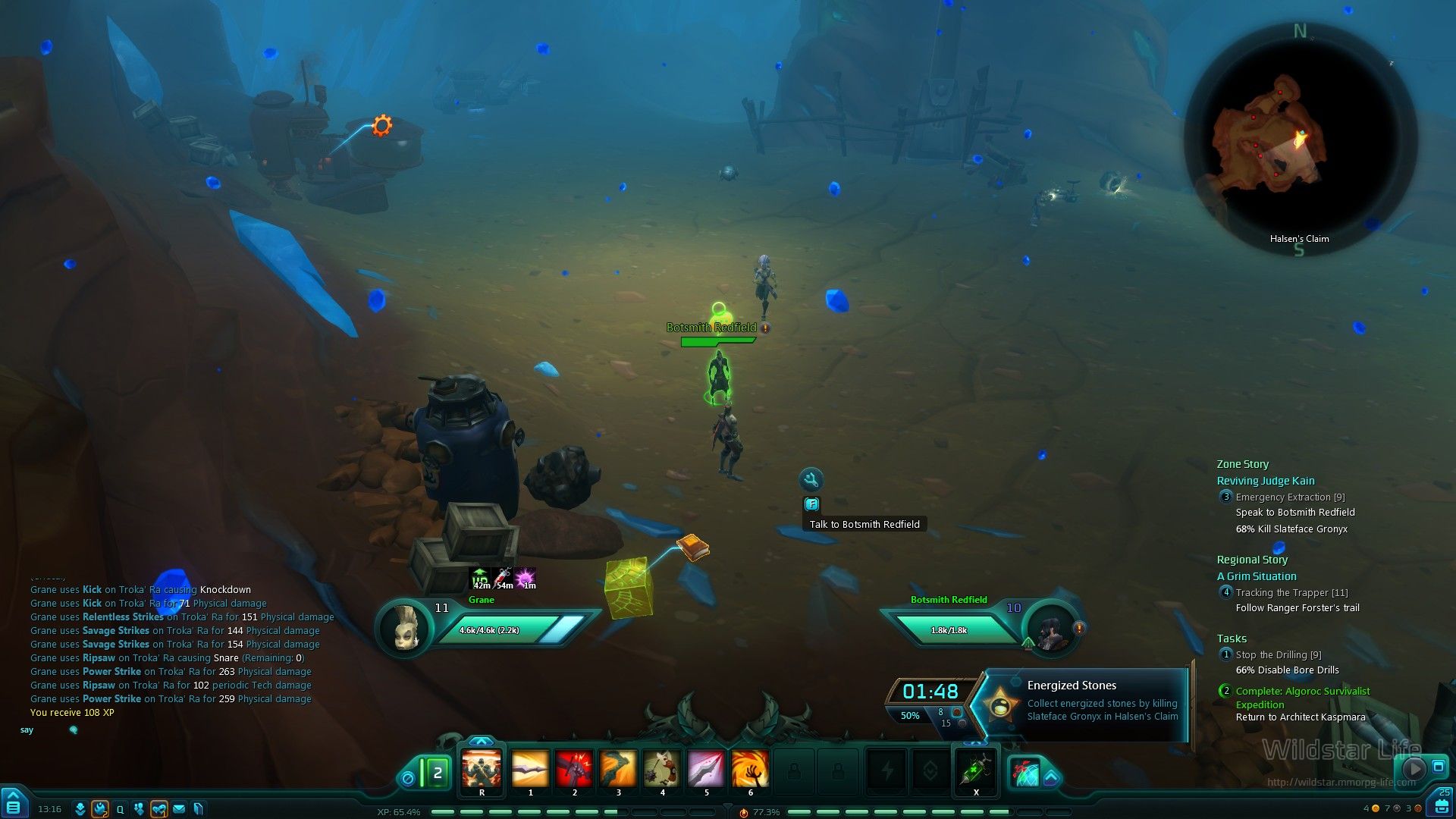
Task: Open the mail envelope icon
Action: [179, 809]
